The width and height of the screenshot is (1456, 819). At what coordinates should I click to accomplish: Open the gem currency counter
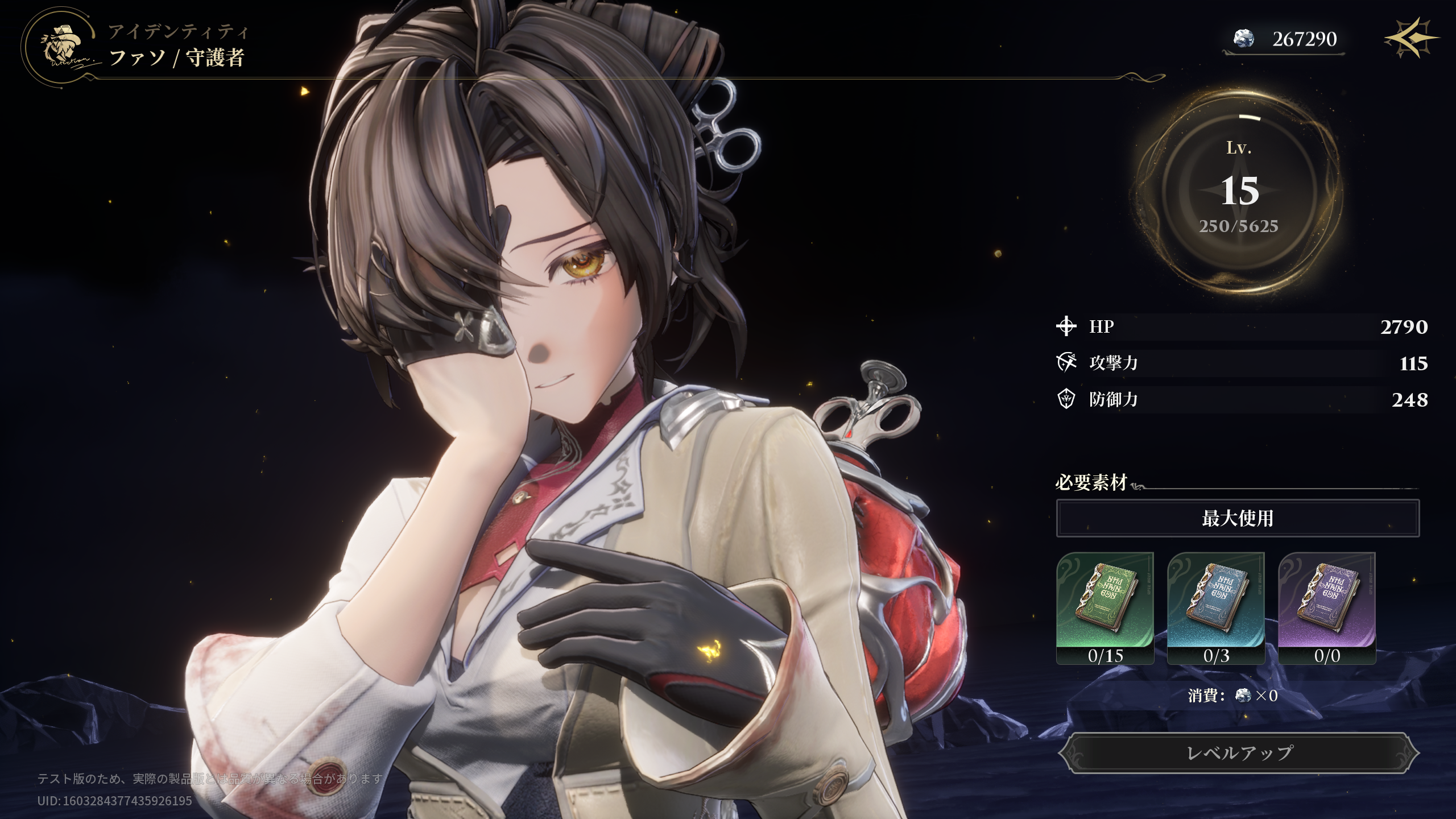(1284, 39)
